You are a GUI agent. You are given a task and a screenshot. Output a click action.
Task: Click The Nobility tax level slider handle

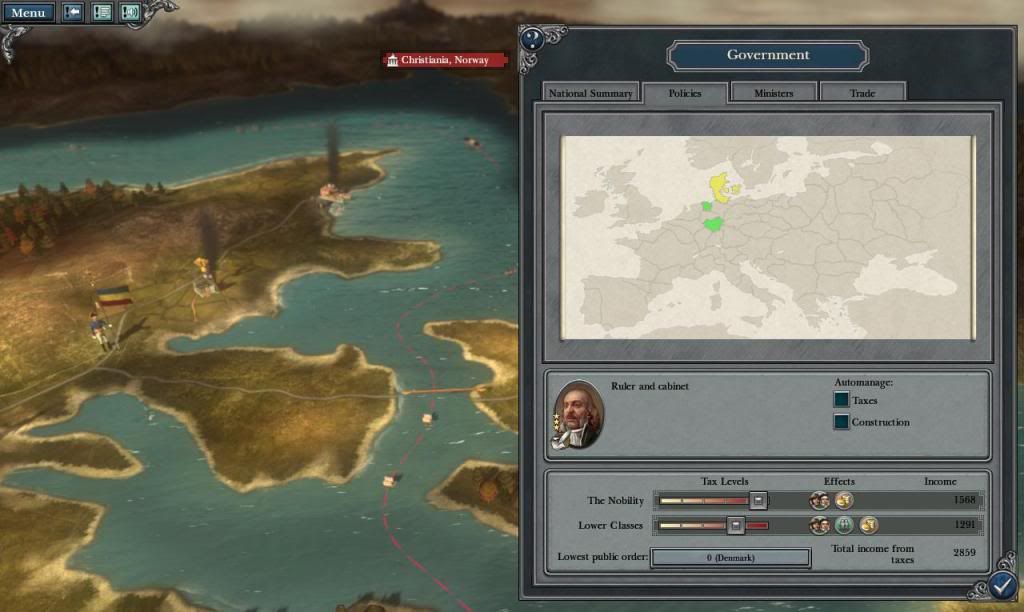(x=759, y=500)
